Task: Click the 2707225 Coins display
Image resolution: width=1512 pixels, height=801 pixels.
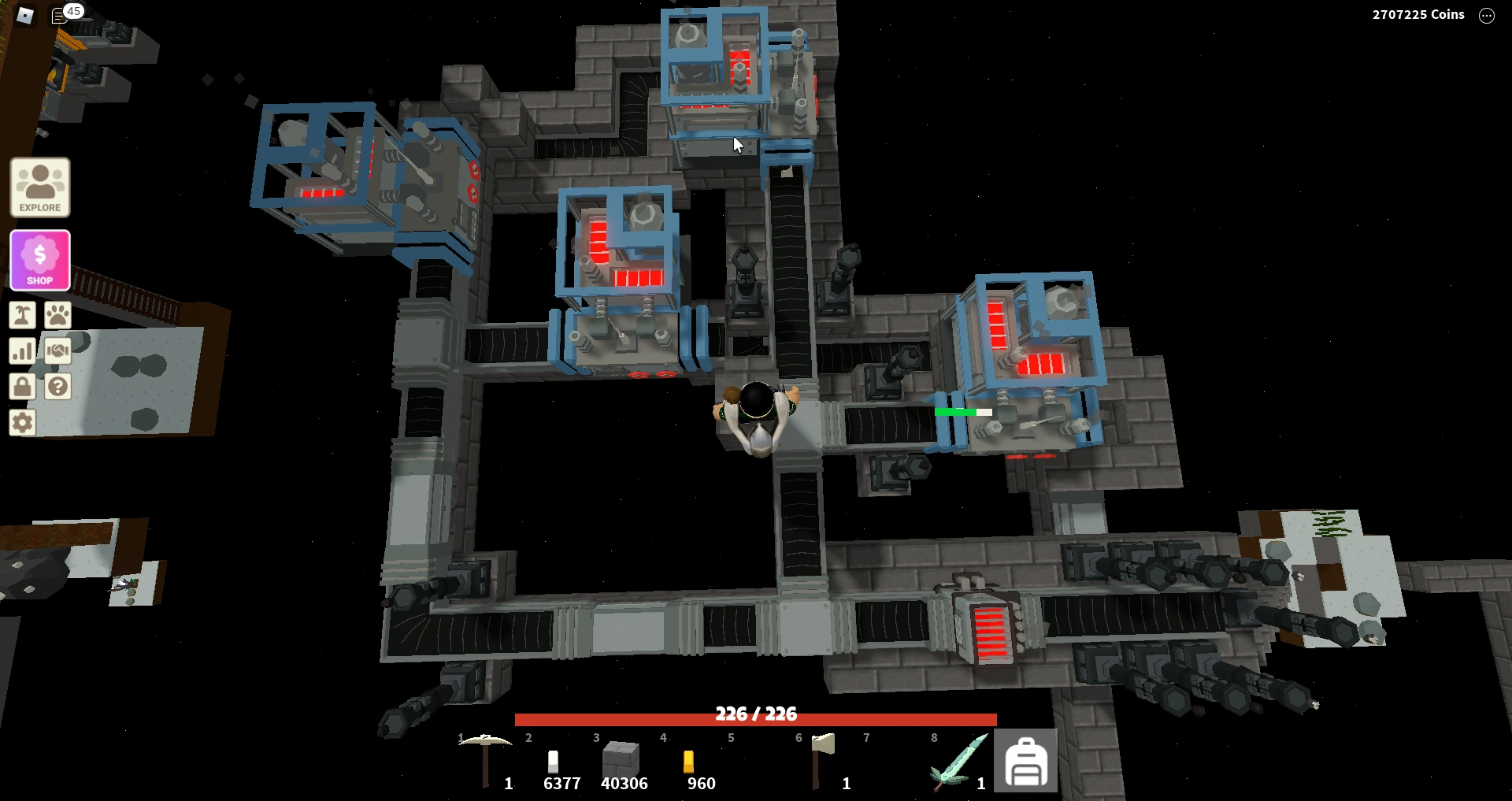Action: (1417, 15)
